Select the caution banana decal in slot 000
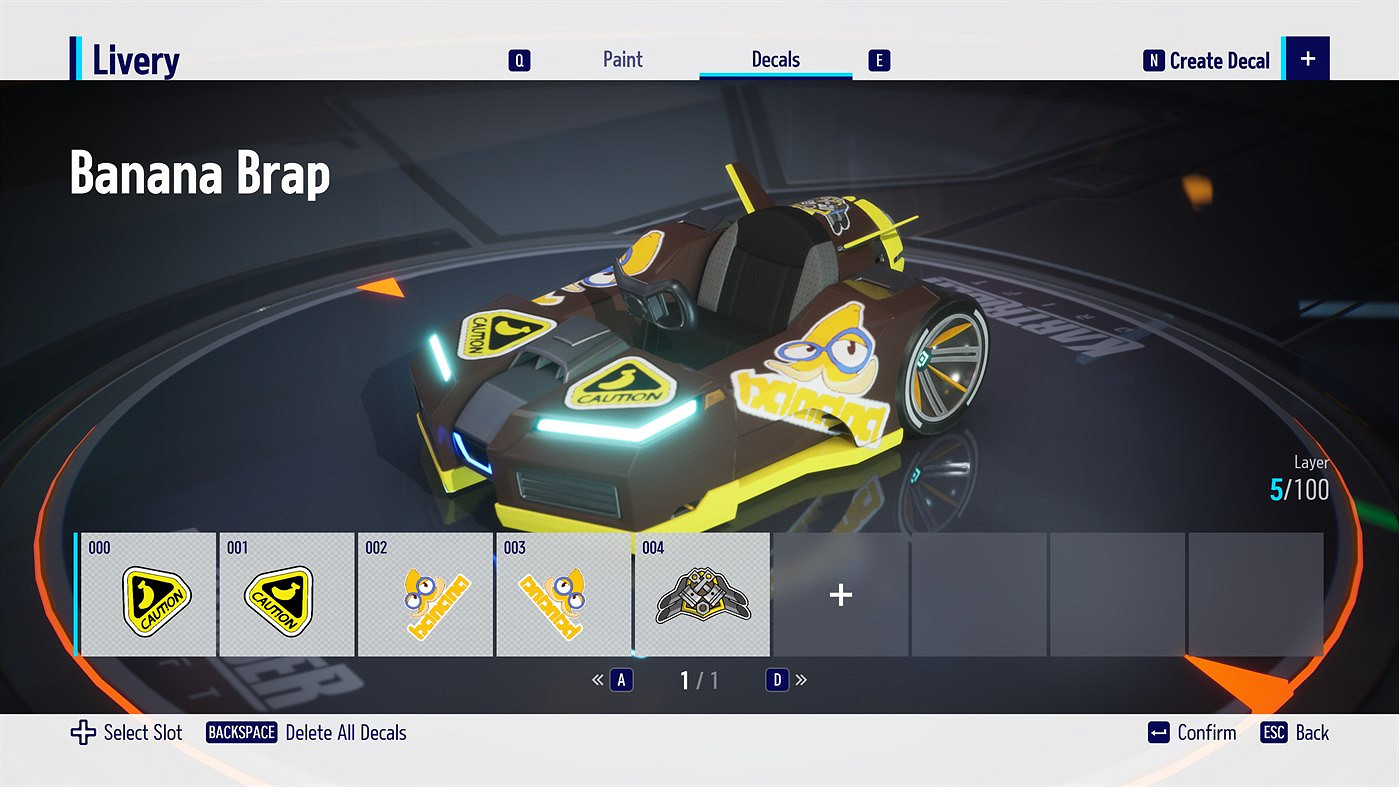 click(146, 595)
